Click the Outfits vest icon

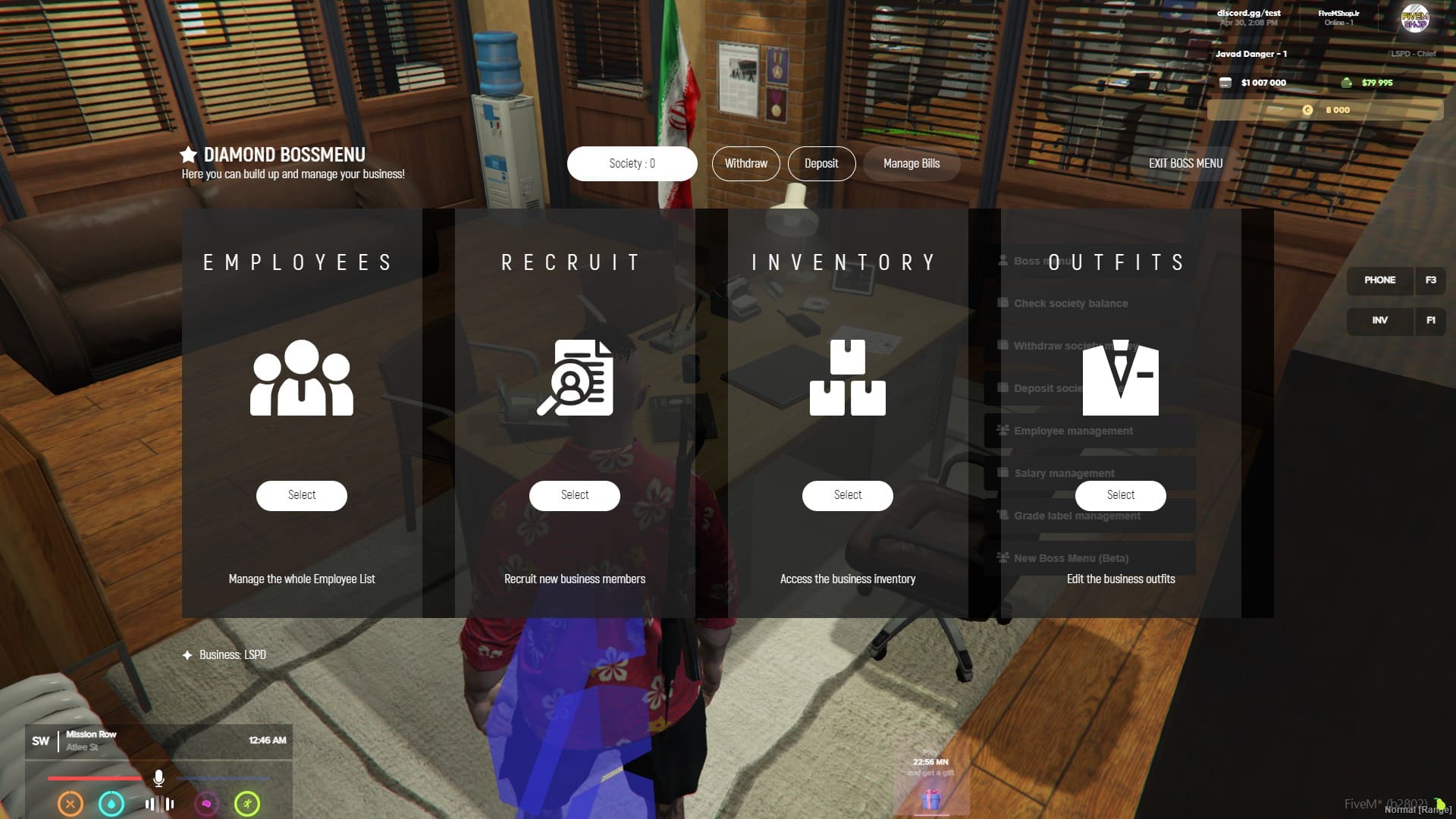pyautogui.click(x=1121, y=378)
